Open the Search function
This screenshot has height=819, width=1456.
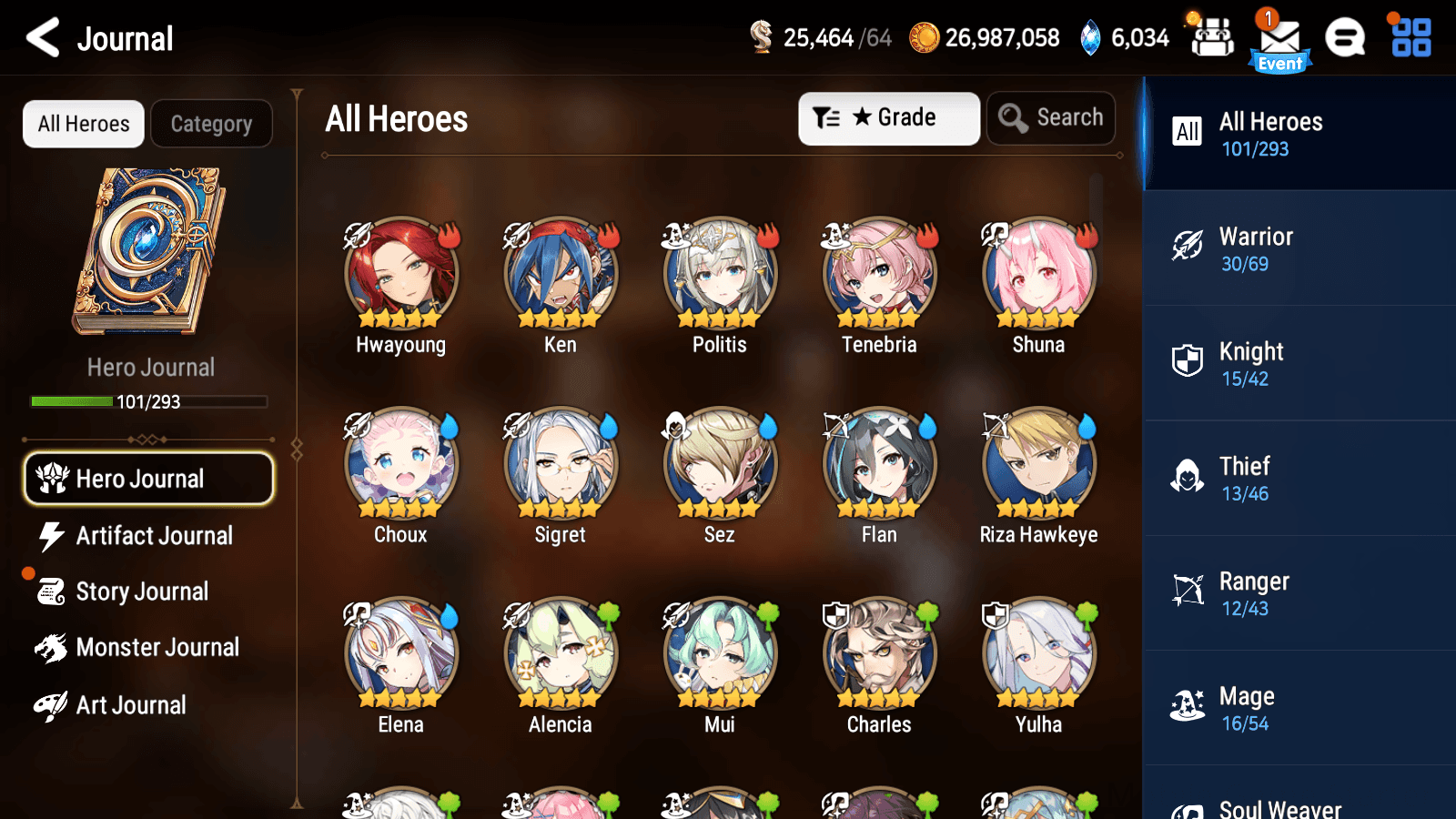(x=1051, y=117)
